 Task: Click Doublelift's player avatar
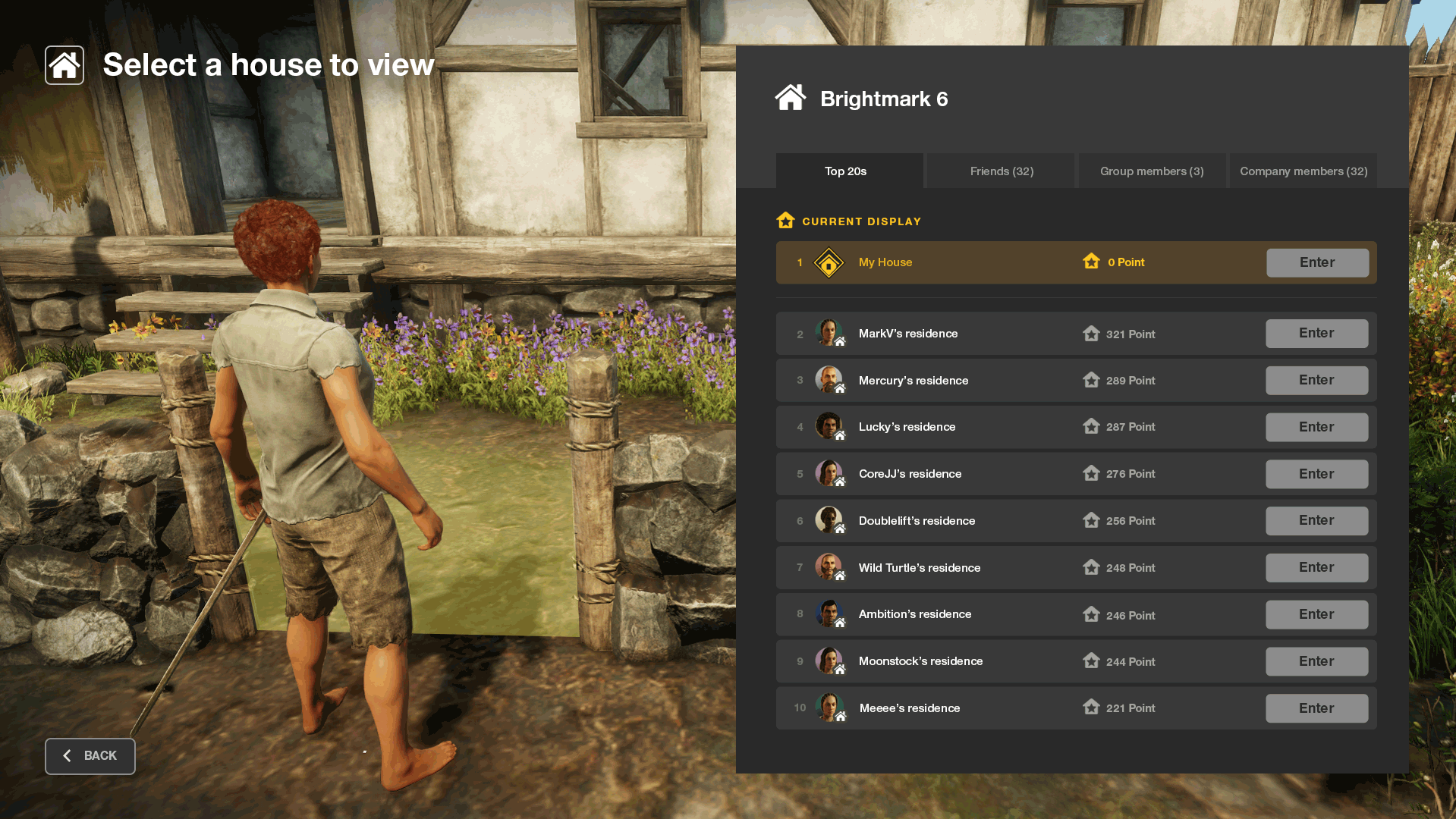pos(829,520)
